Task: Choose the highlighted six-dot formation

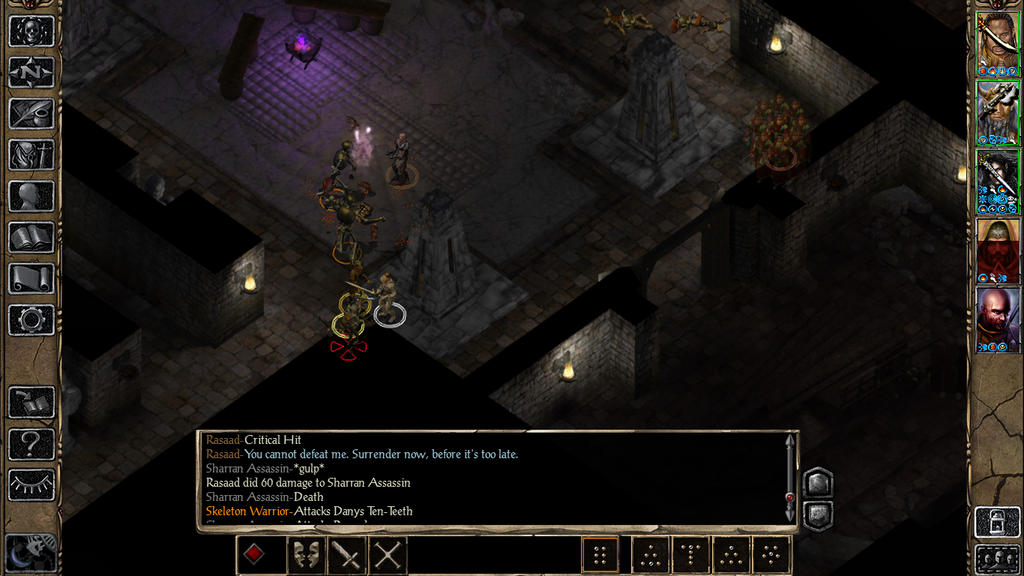Action: click(600, 555)
